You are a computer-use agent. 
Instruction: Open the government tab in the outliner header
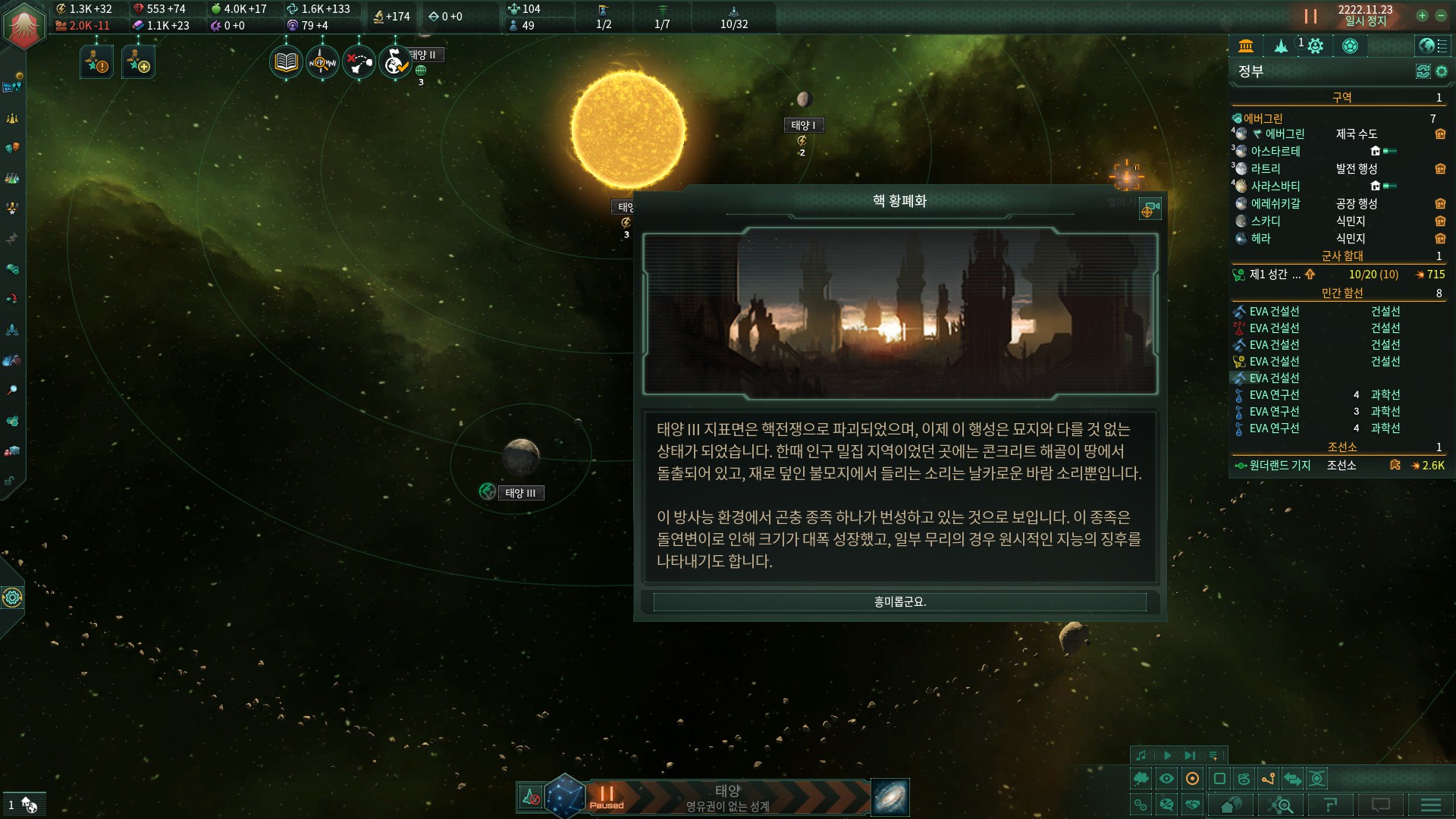pos(1246,46)
